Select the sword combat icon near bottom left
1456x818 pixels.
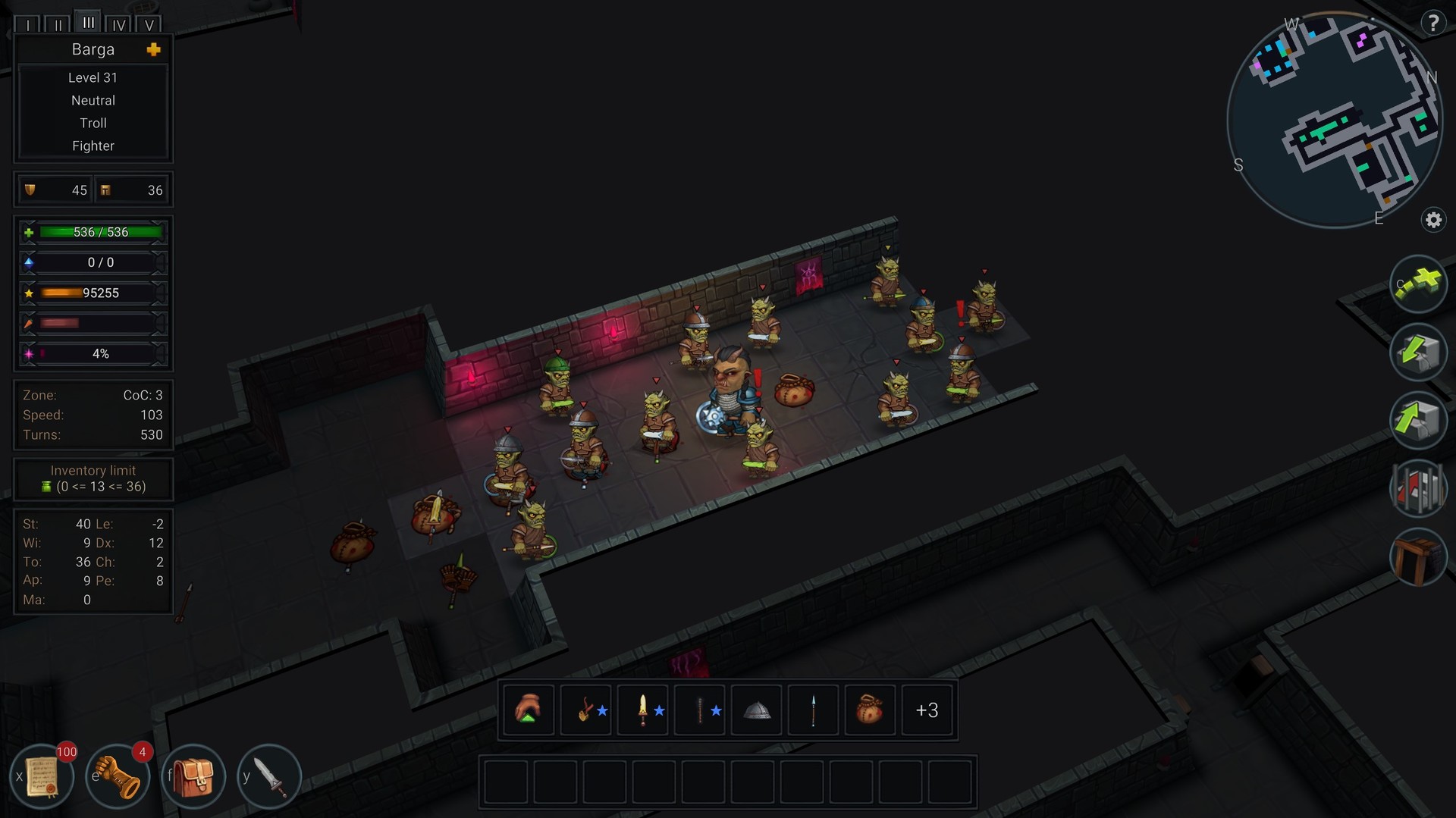(x=270, y=776)
